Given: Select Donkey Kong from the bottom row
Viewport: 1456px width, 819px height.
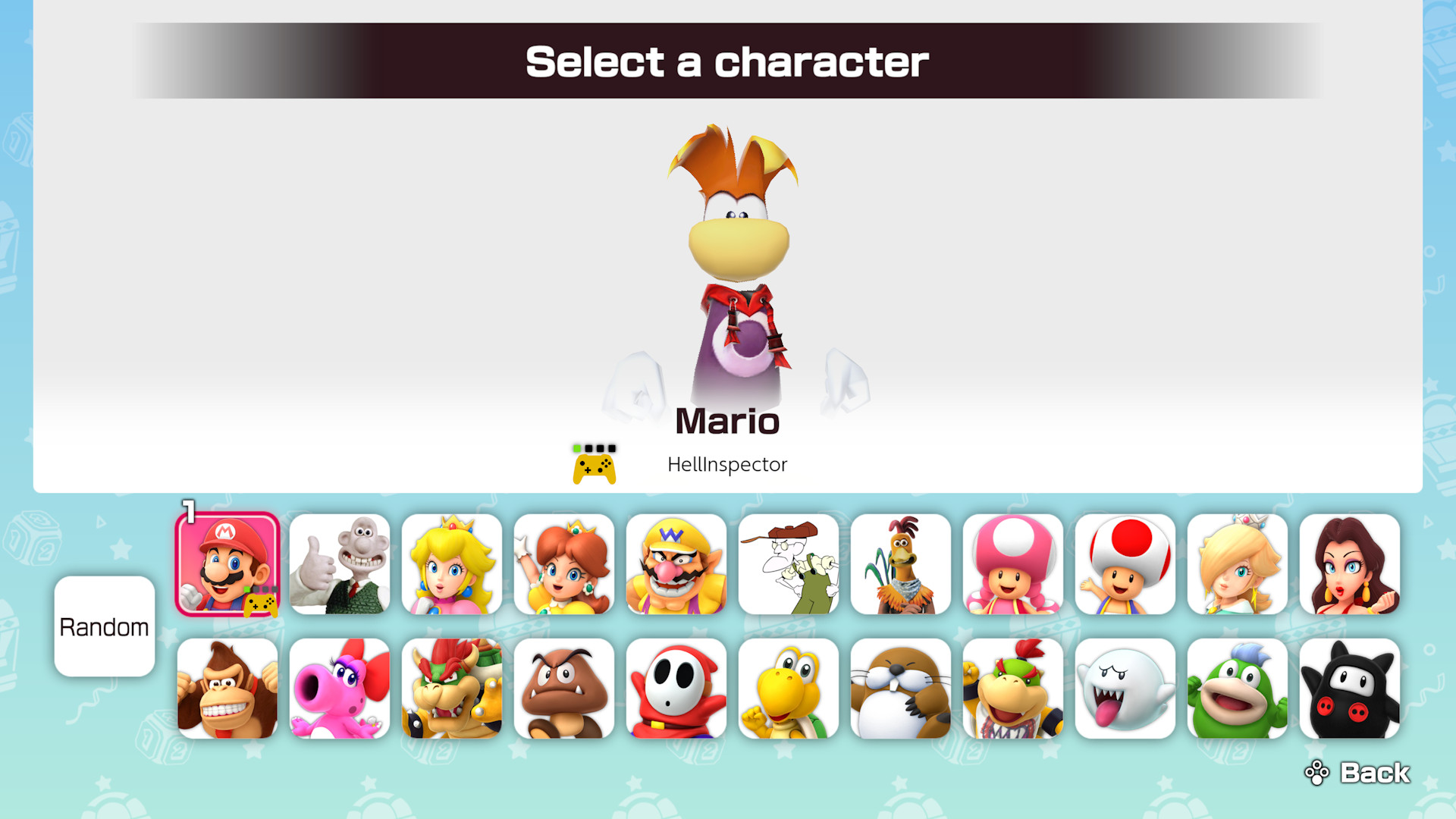Looking at the screenshot, I should (x=227, y=689).
